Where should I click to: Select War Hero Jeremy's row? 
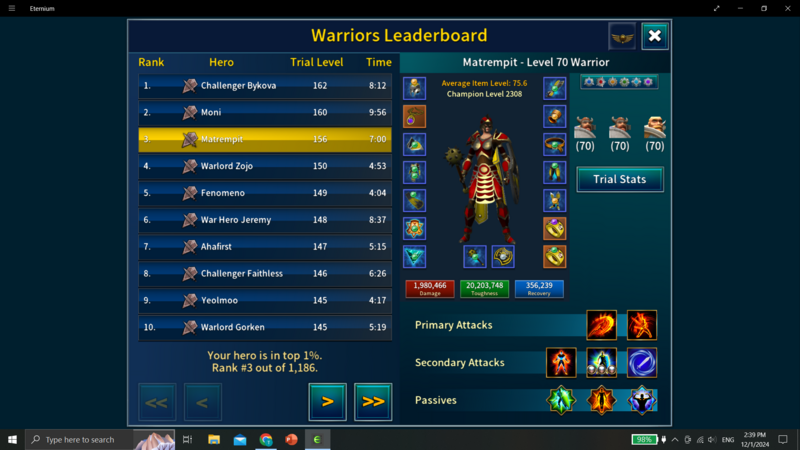point(265,220)
